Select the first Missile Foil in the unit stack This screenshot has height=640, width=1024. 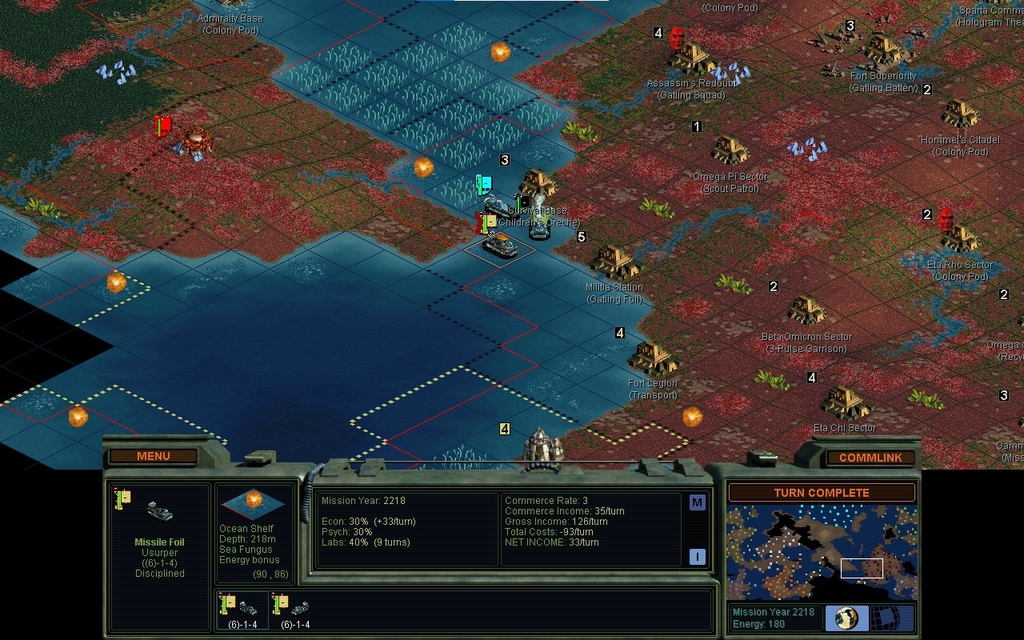pos(243,608)
